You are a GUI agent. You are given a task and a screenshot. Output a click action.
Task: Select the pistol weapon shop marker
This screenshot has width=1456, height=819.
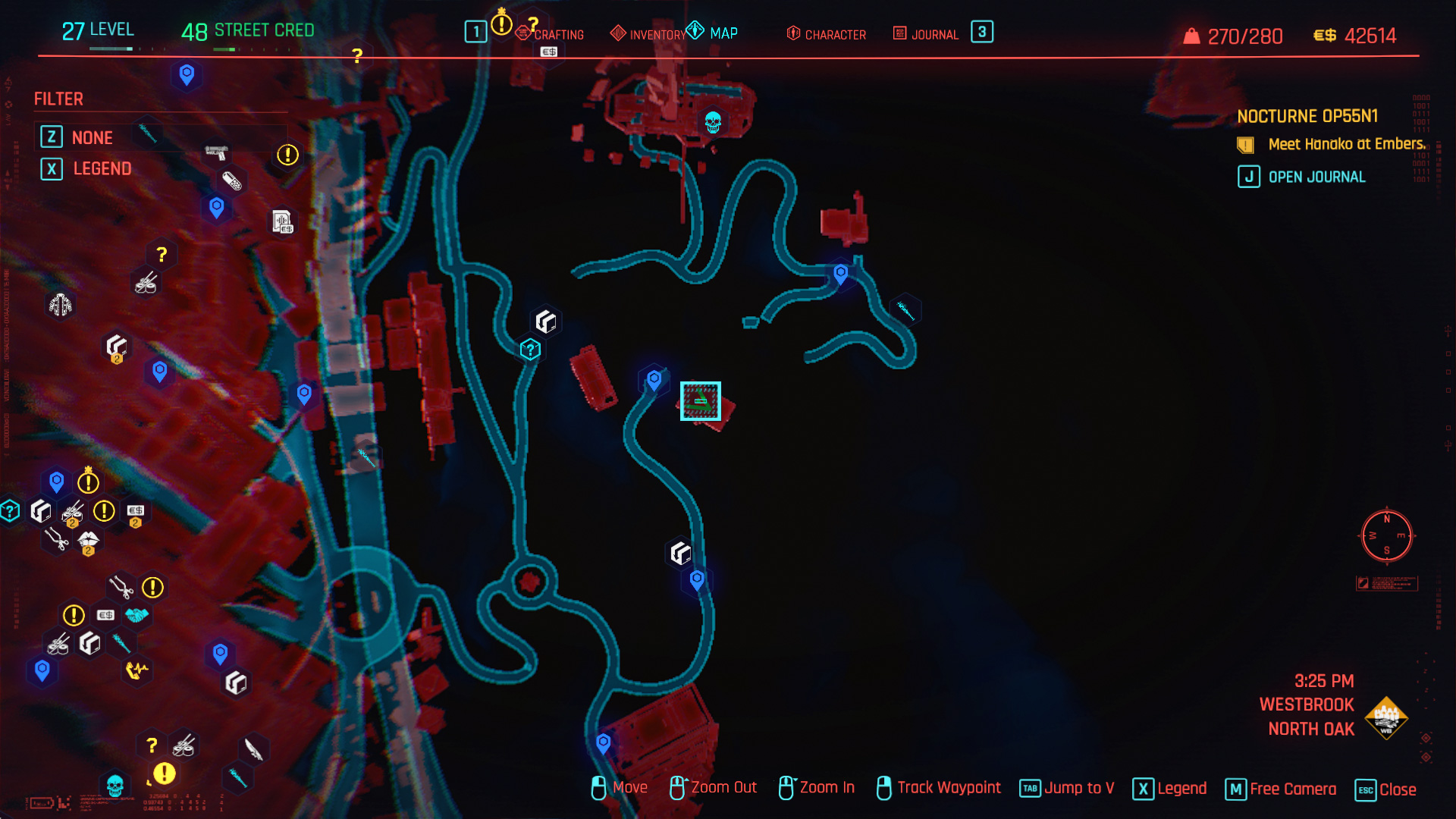pyautogui.click(x=216, y=152)
